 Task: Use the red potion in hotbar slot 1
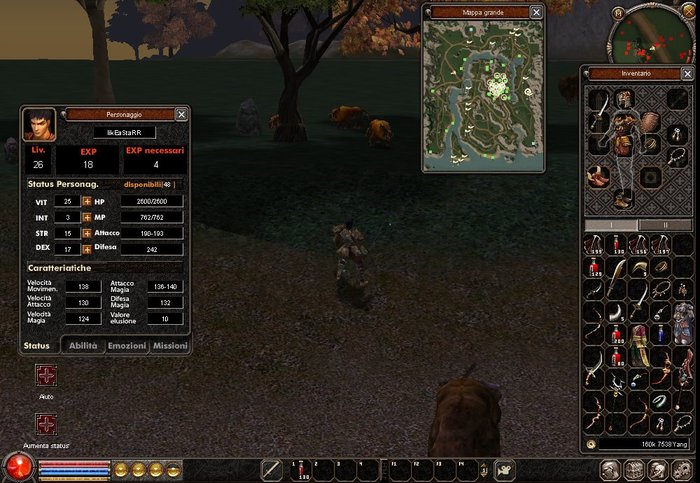coord(296,469)
